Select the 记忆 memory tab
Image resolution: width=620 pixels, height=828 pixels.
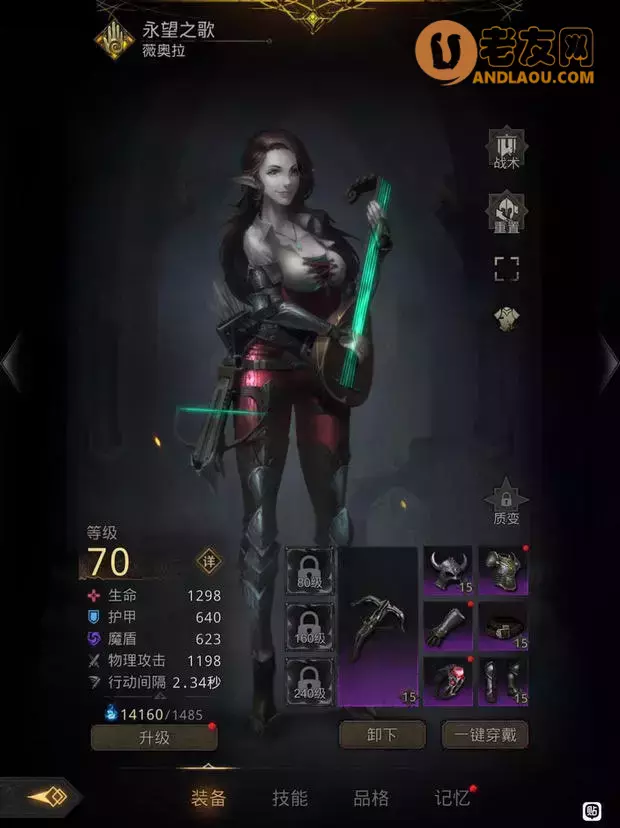pyautogui.click(x=452, y=798)
